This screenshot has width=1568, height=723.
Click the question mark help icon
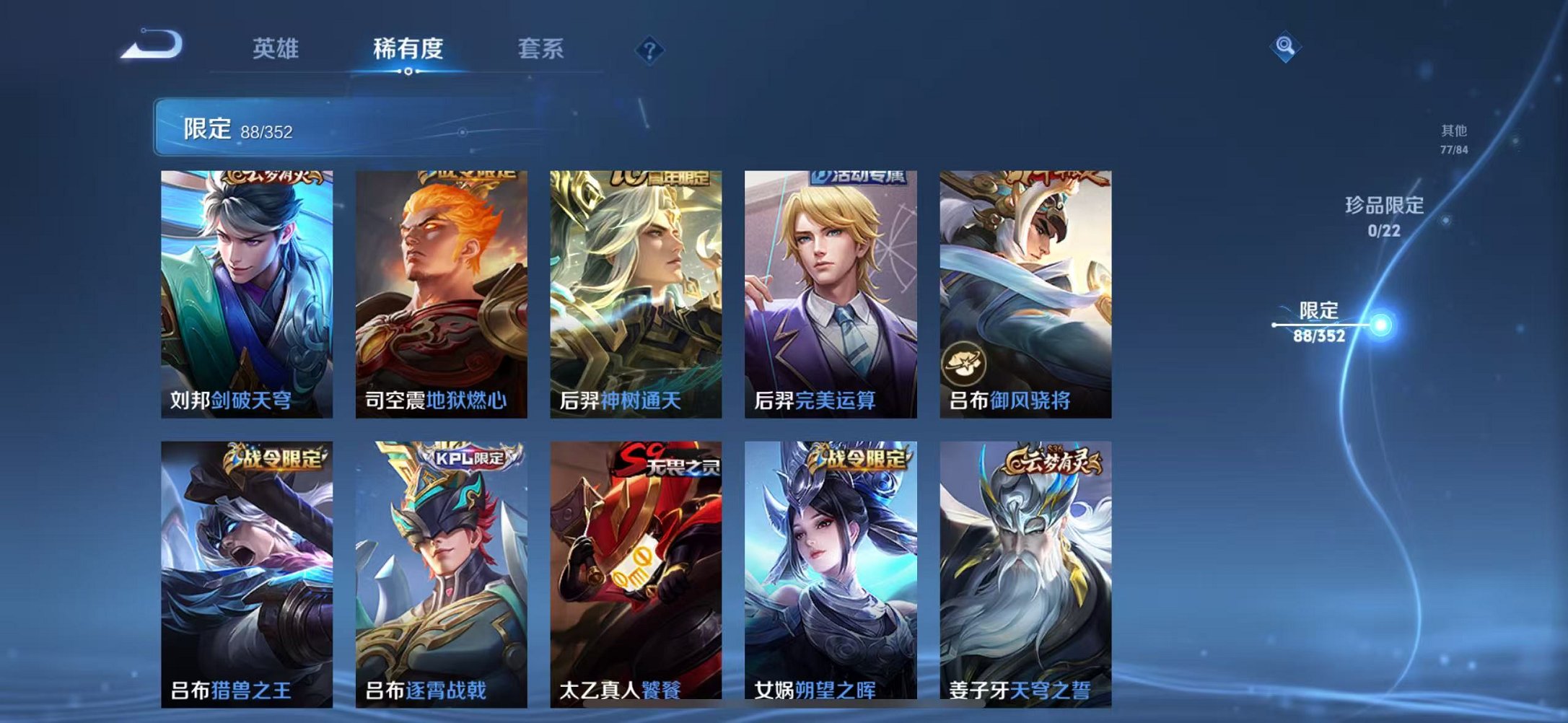[x=649, y=49]
